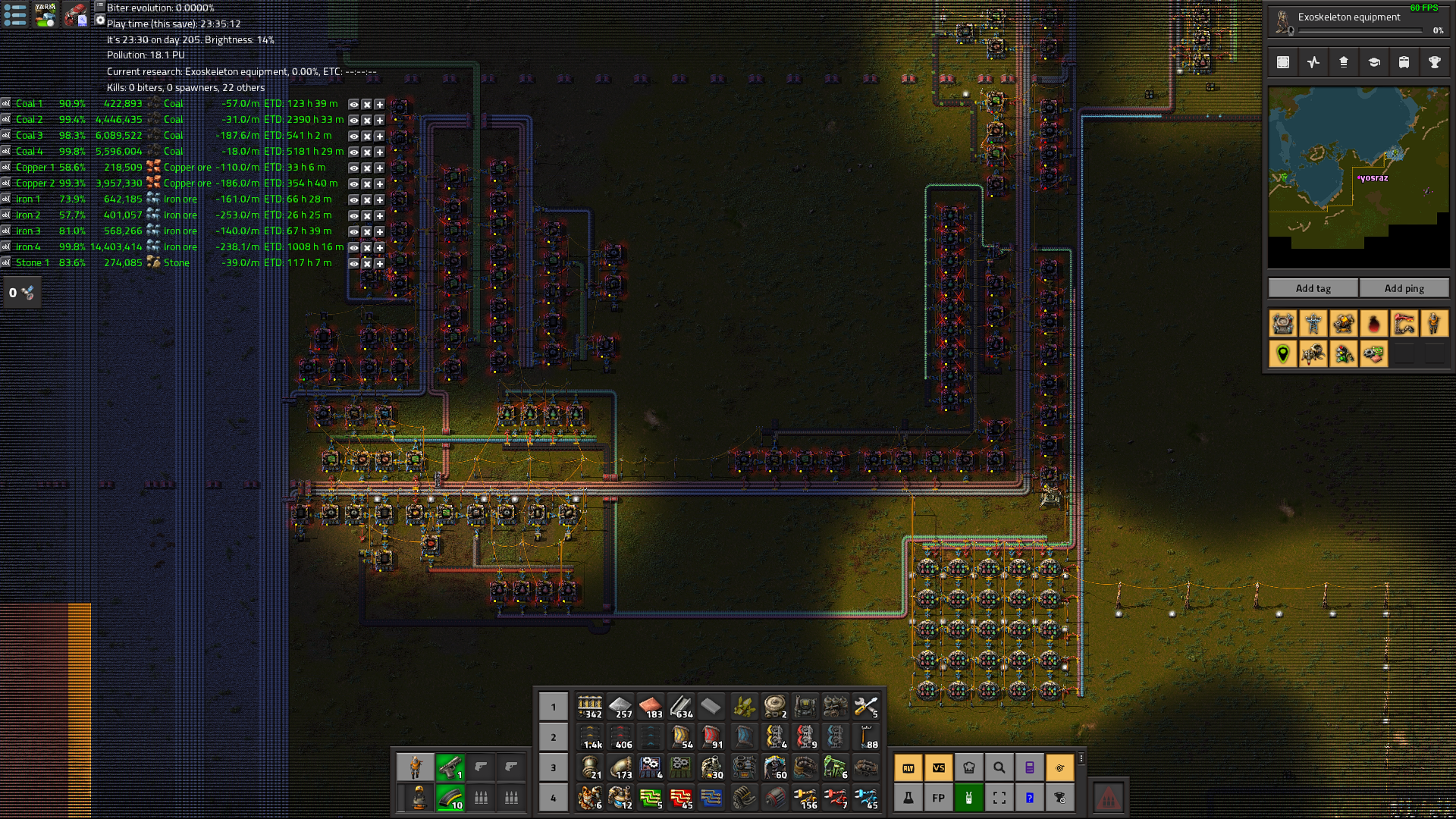
Task: Select the iron plate stack of 257
Action: click(x=620, y=708)
